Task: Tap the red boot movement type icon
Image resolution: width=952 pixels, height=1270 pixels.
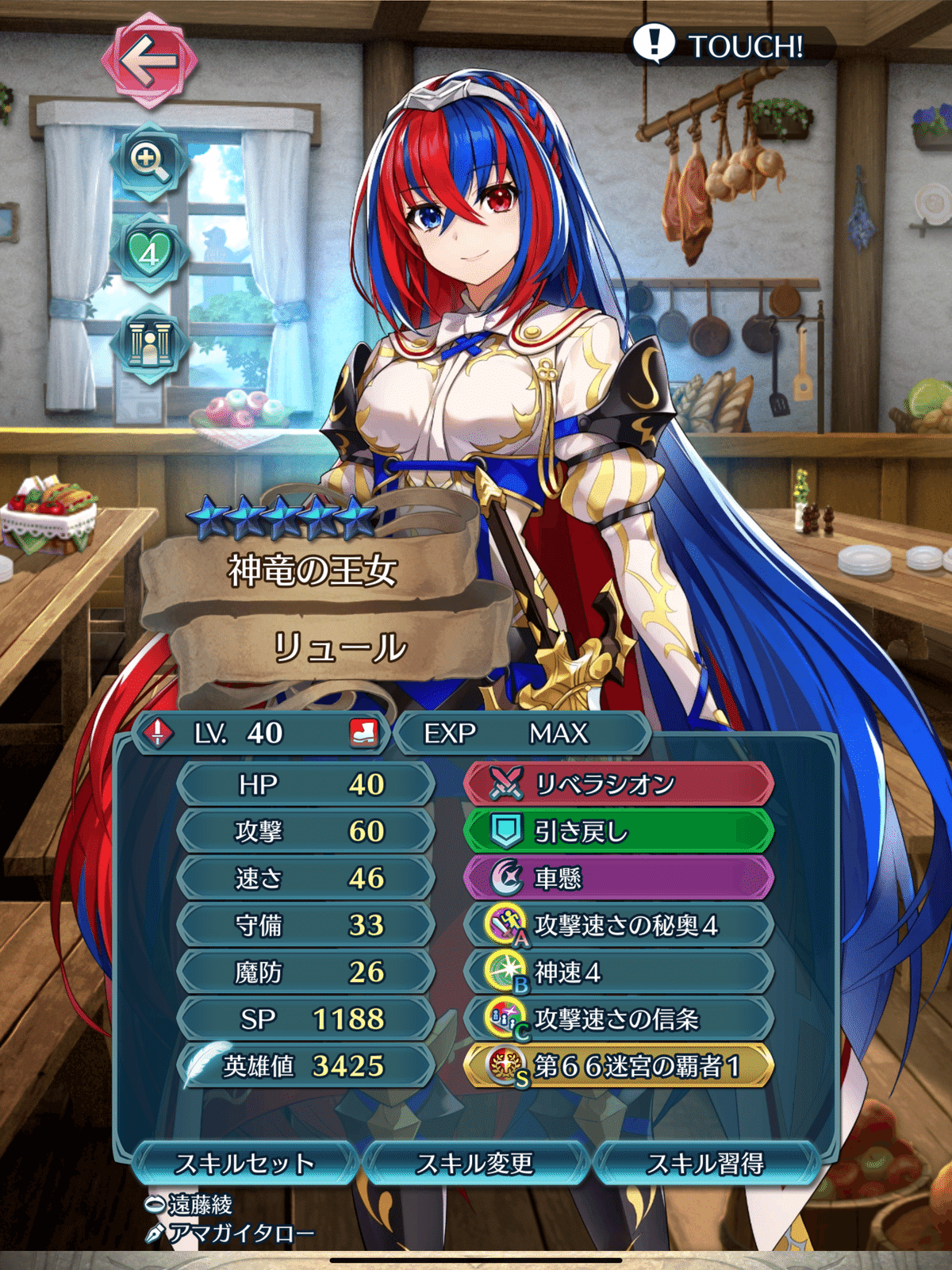Action: [363, 733]
